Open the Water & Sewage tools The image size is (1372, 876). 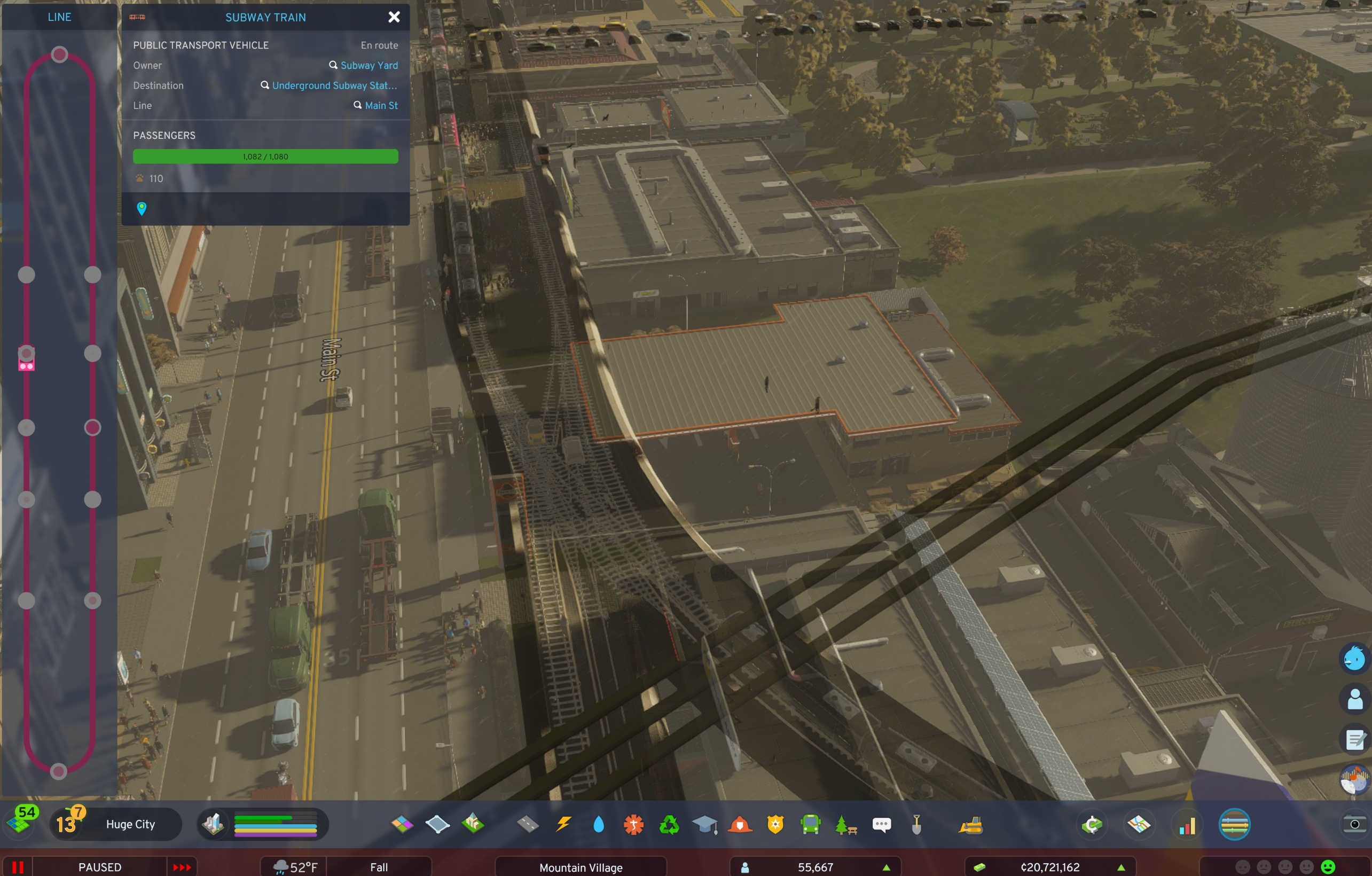tap(599, 824)
